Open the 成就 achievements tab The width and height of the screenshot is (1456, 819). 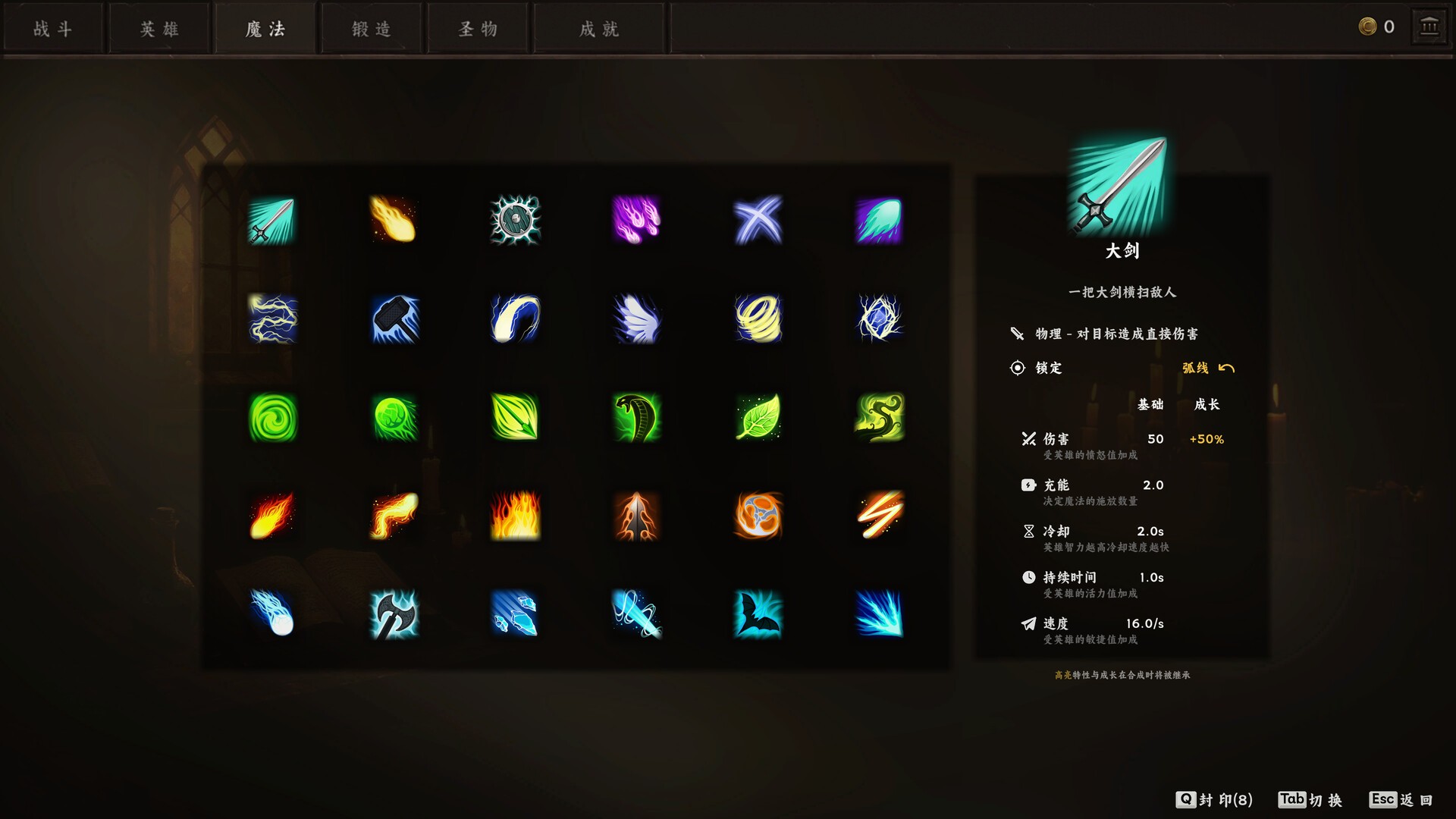point(598,28)
